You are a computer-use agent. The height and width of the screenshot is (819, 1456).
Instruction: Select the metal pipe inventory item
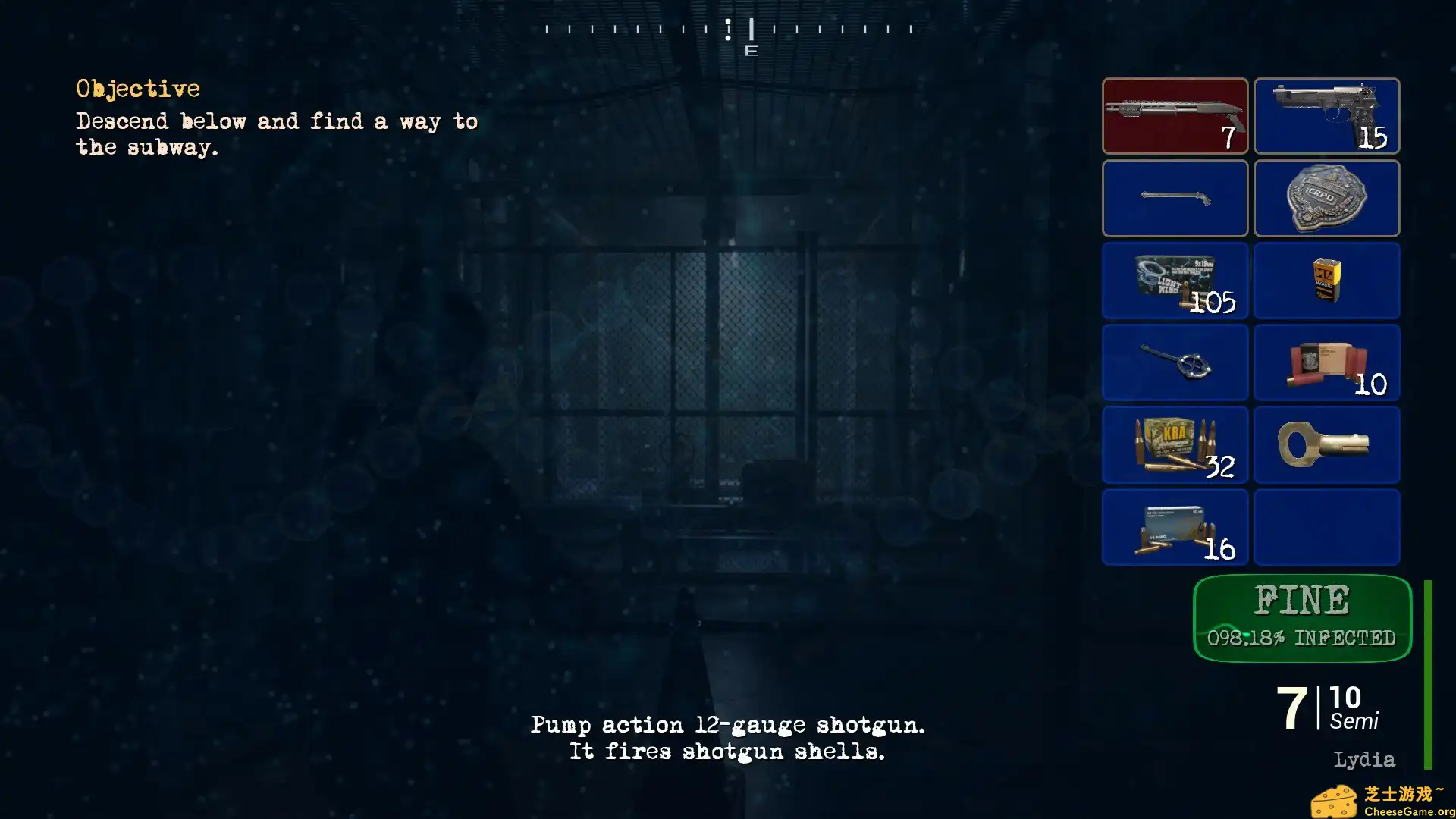tap(1175, 198)
